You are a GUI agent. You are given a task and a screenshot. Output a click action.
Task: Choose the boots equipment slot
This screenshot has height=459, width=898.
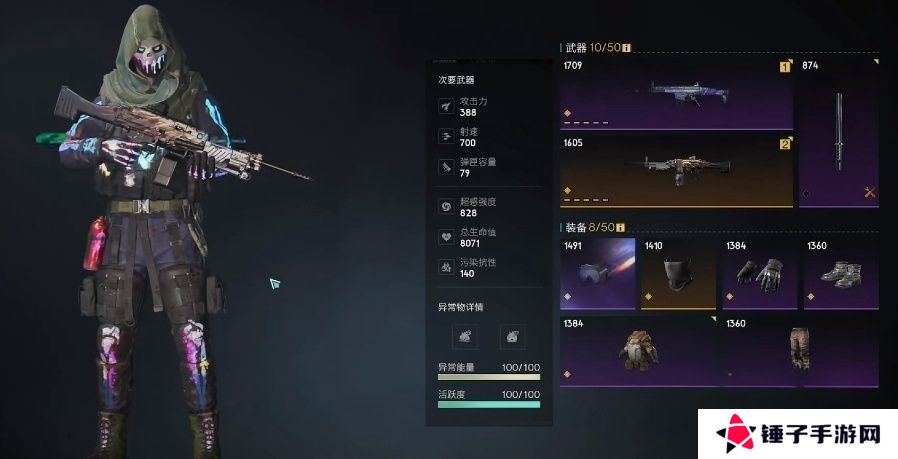tap(841, 272)
